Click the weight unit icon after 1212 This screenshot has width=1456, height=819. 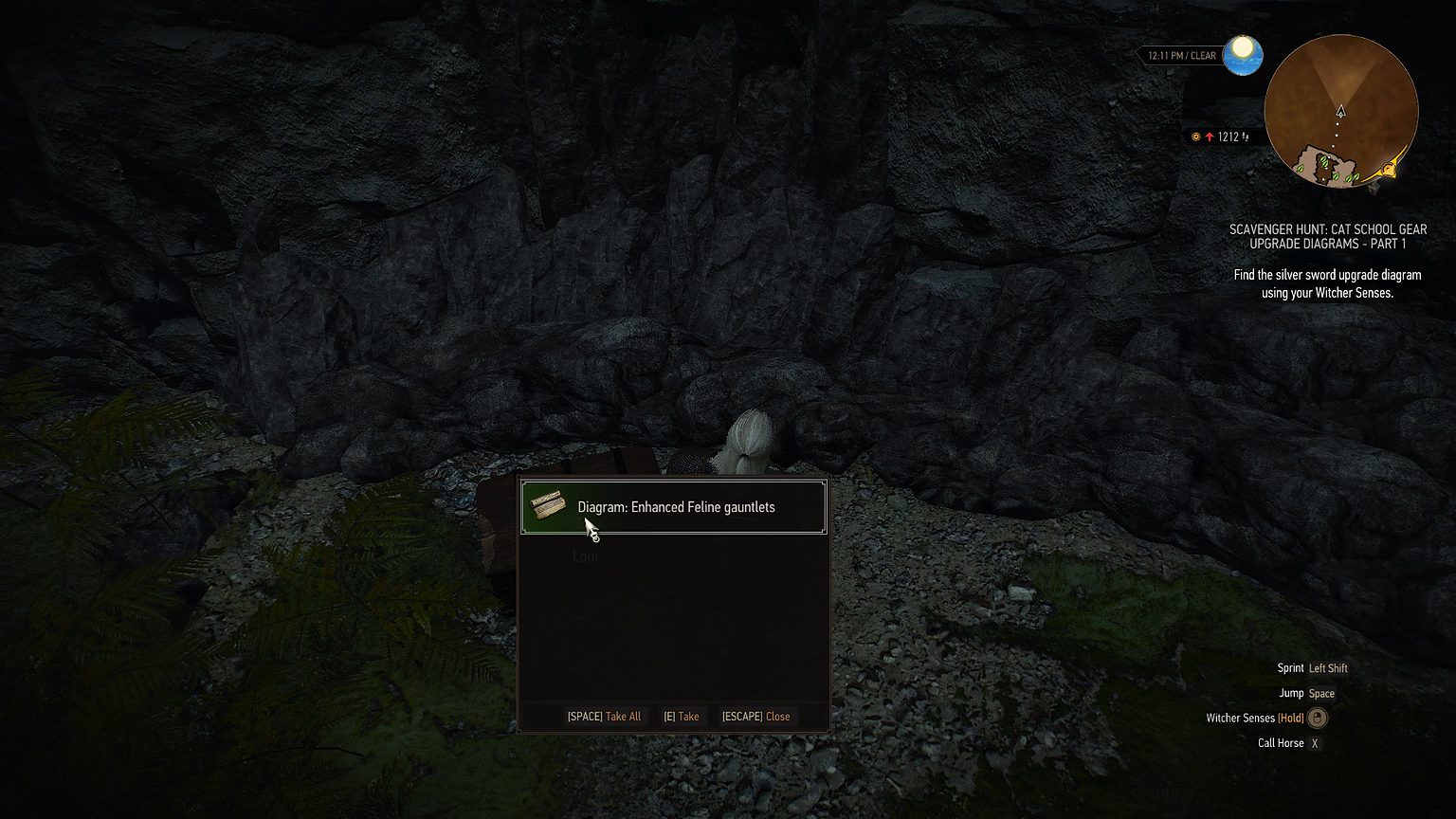click(x=1245, y=136)
